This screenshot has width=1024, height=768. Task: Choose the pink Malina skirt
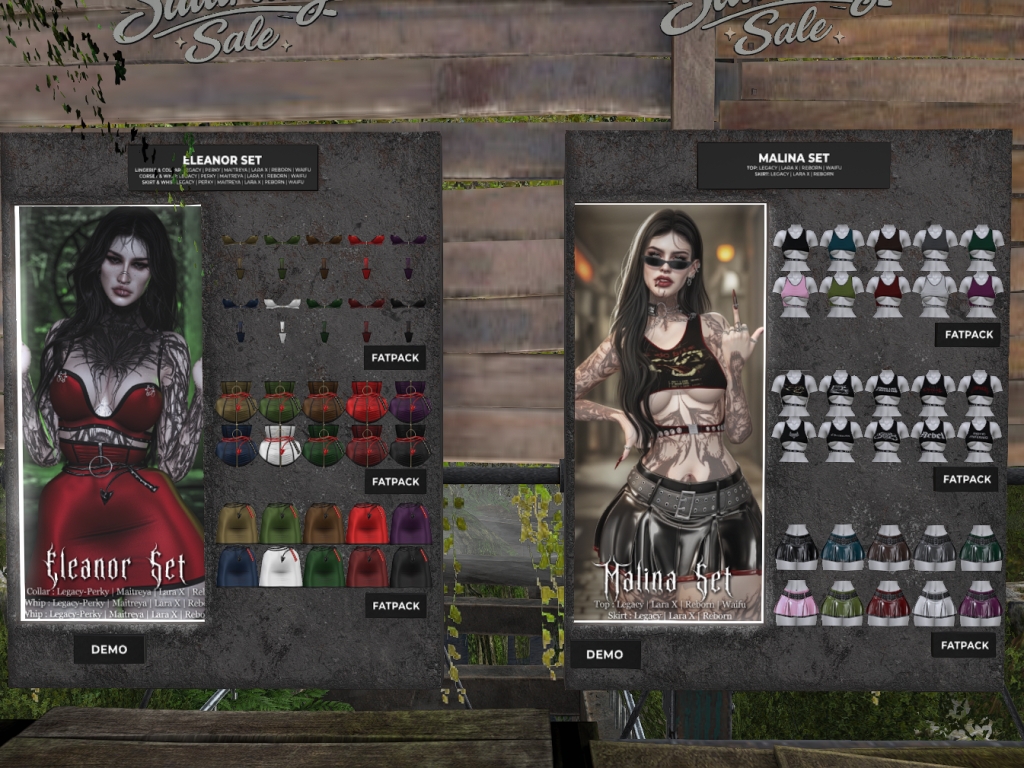[x=796, y=604]
